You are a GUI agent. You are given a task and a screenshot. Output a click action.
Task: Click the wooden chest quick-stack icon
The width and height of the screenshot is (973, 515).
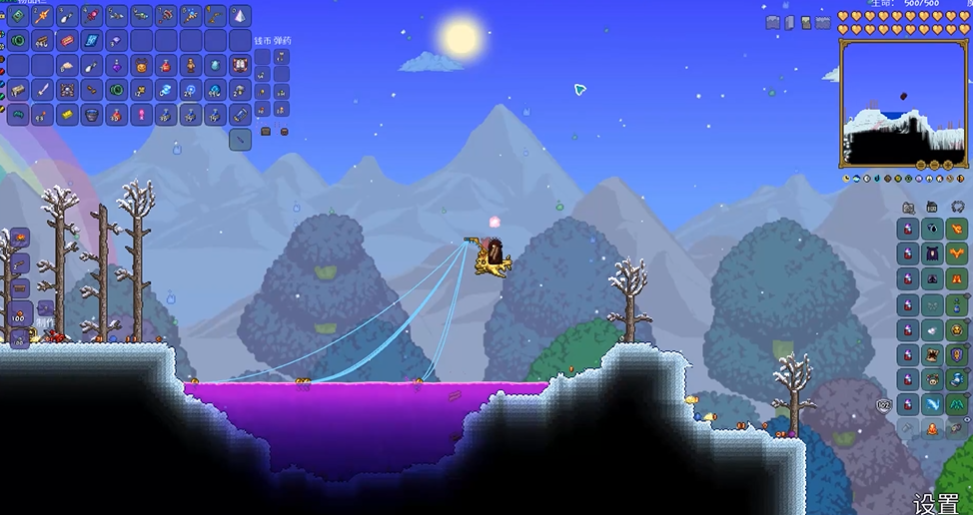point(266,131)
